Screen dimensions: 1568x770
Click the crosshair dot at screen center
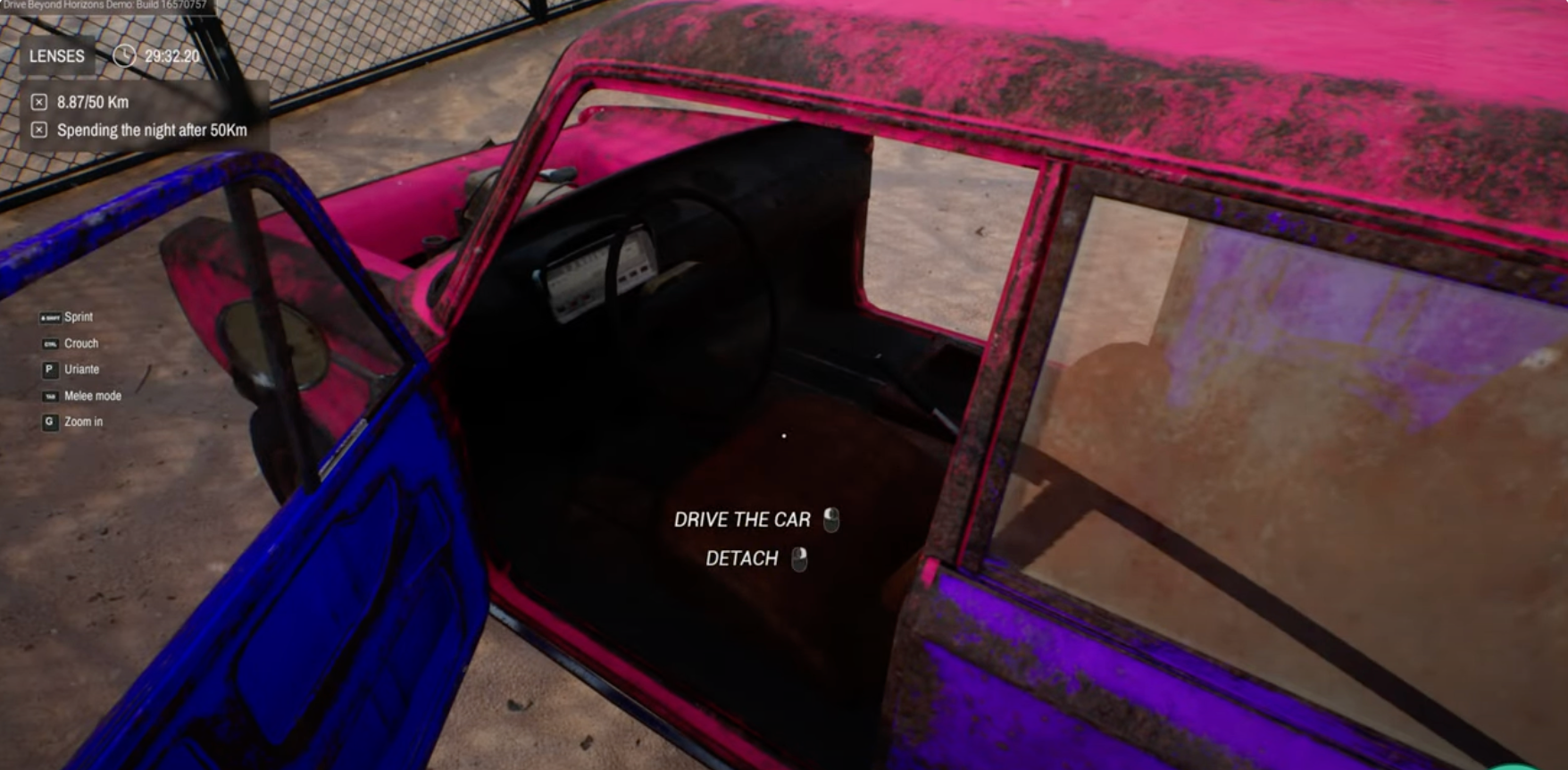pos(784,435)
